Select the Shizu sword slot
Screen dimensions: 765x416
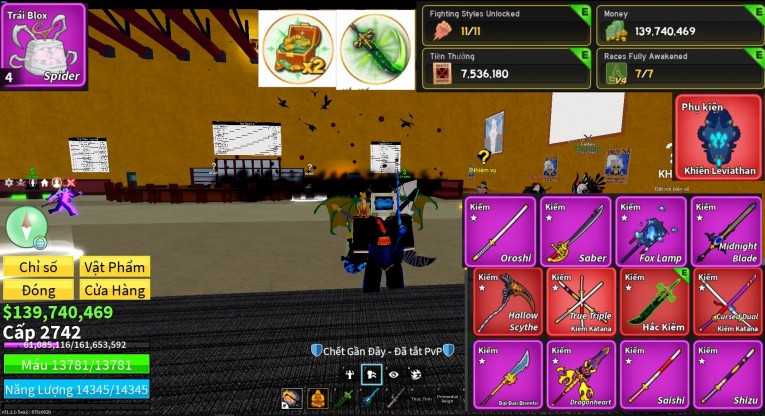[726, 375]
